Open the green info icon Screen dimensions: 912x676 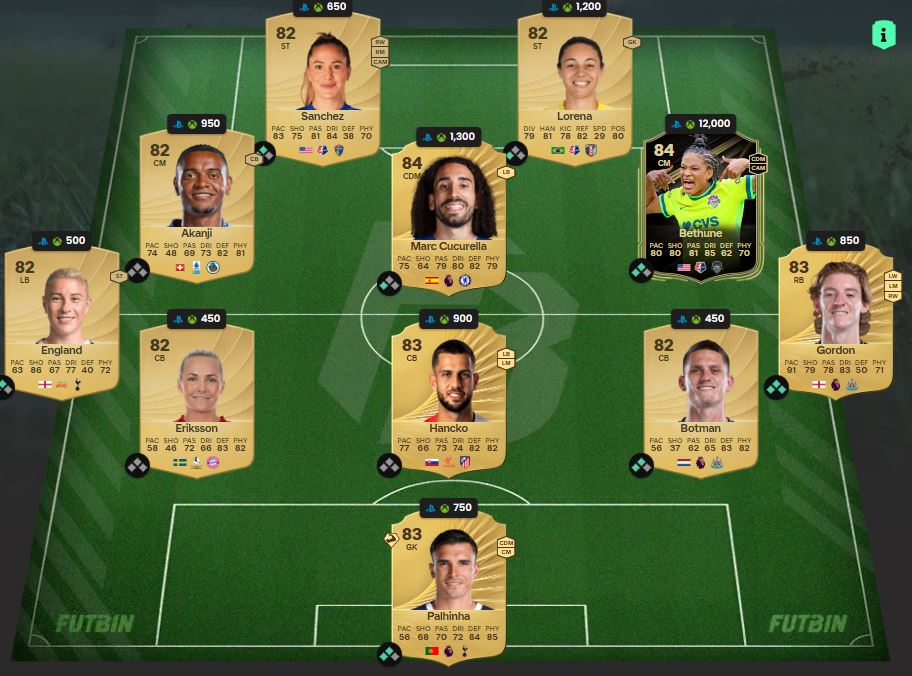coord(883,35)
